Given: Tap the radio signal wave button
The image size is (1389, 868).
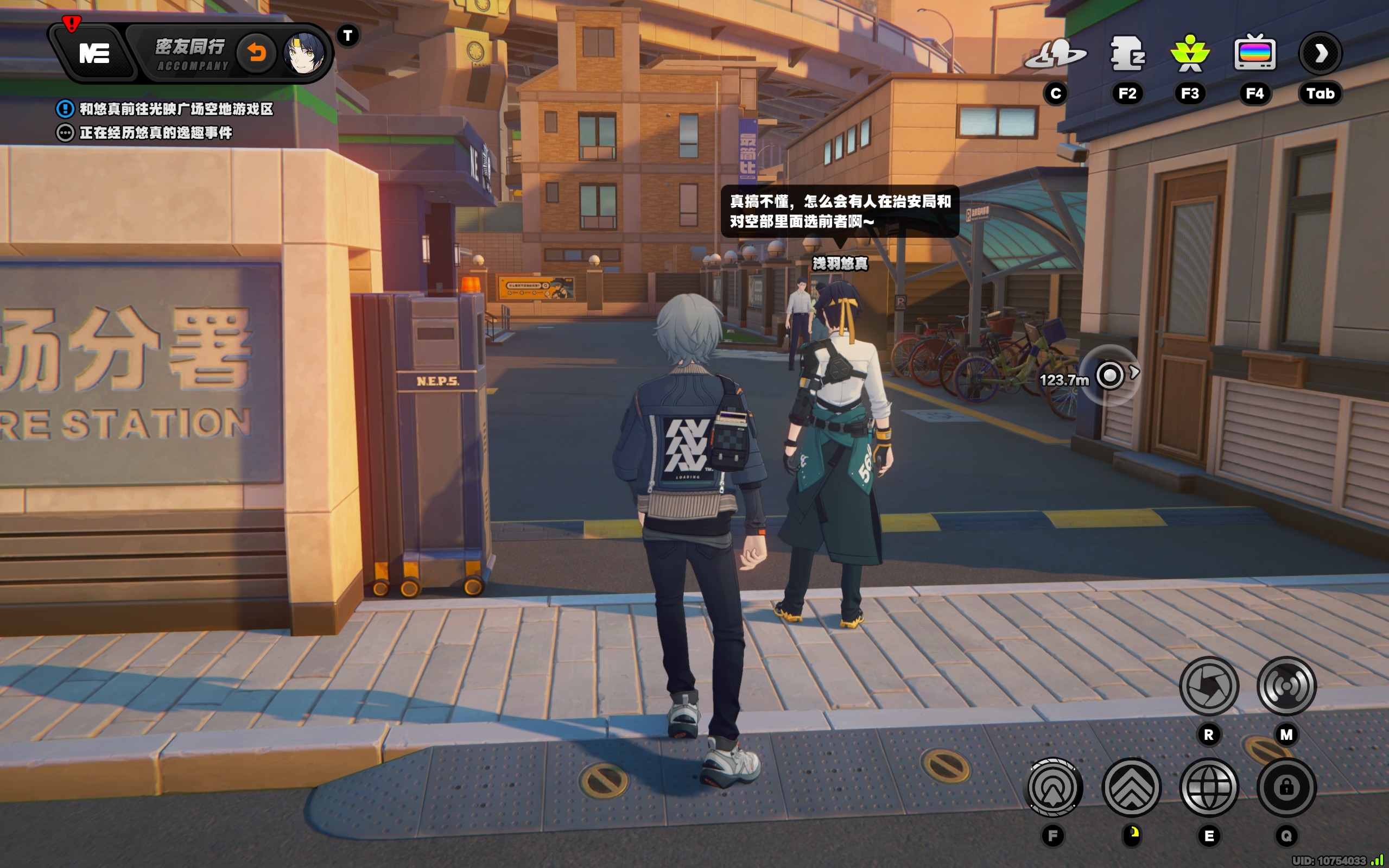Looking at the screenshot, I should [x=1286, y=686].
